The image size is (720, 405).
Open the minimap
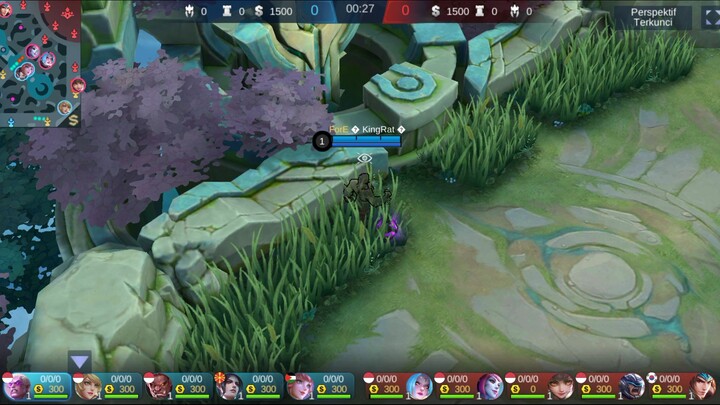(38, 62)
